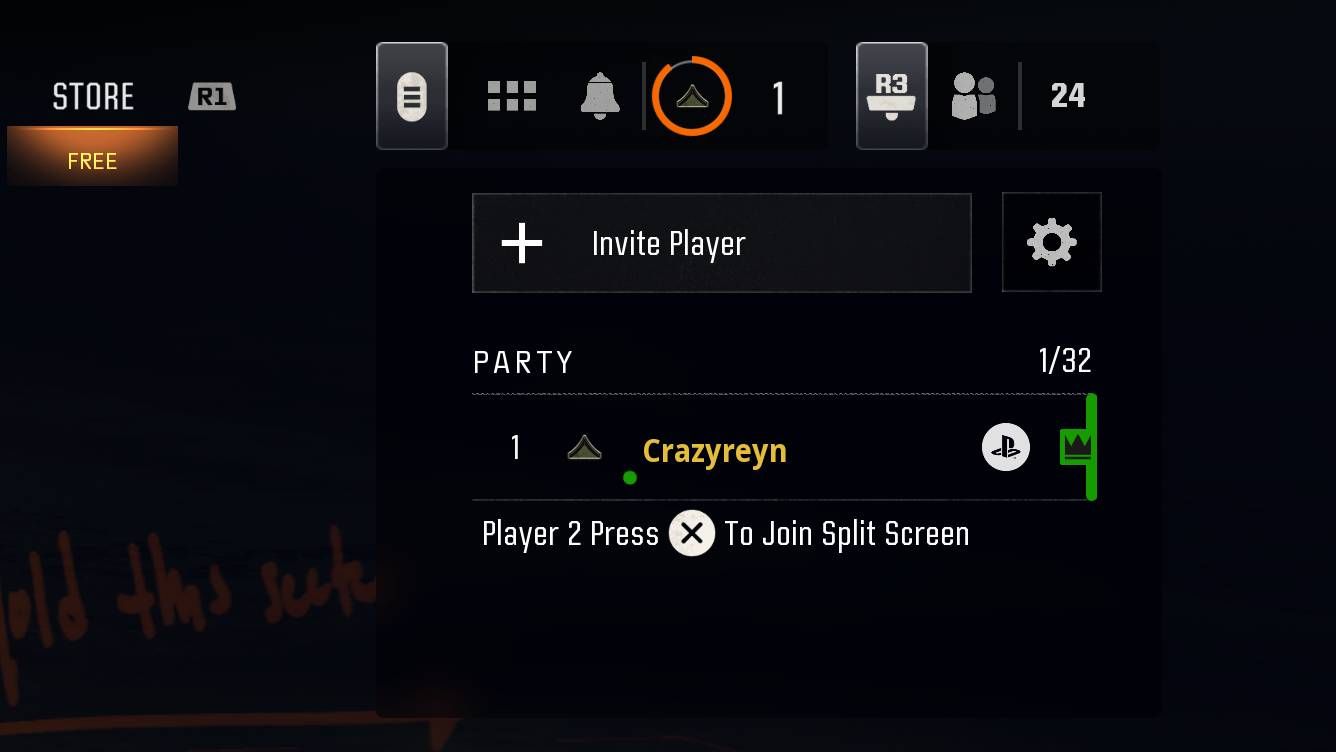
Task: Click the plus icon on Invite Player
Action: (521, 242)
